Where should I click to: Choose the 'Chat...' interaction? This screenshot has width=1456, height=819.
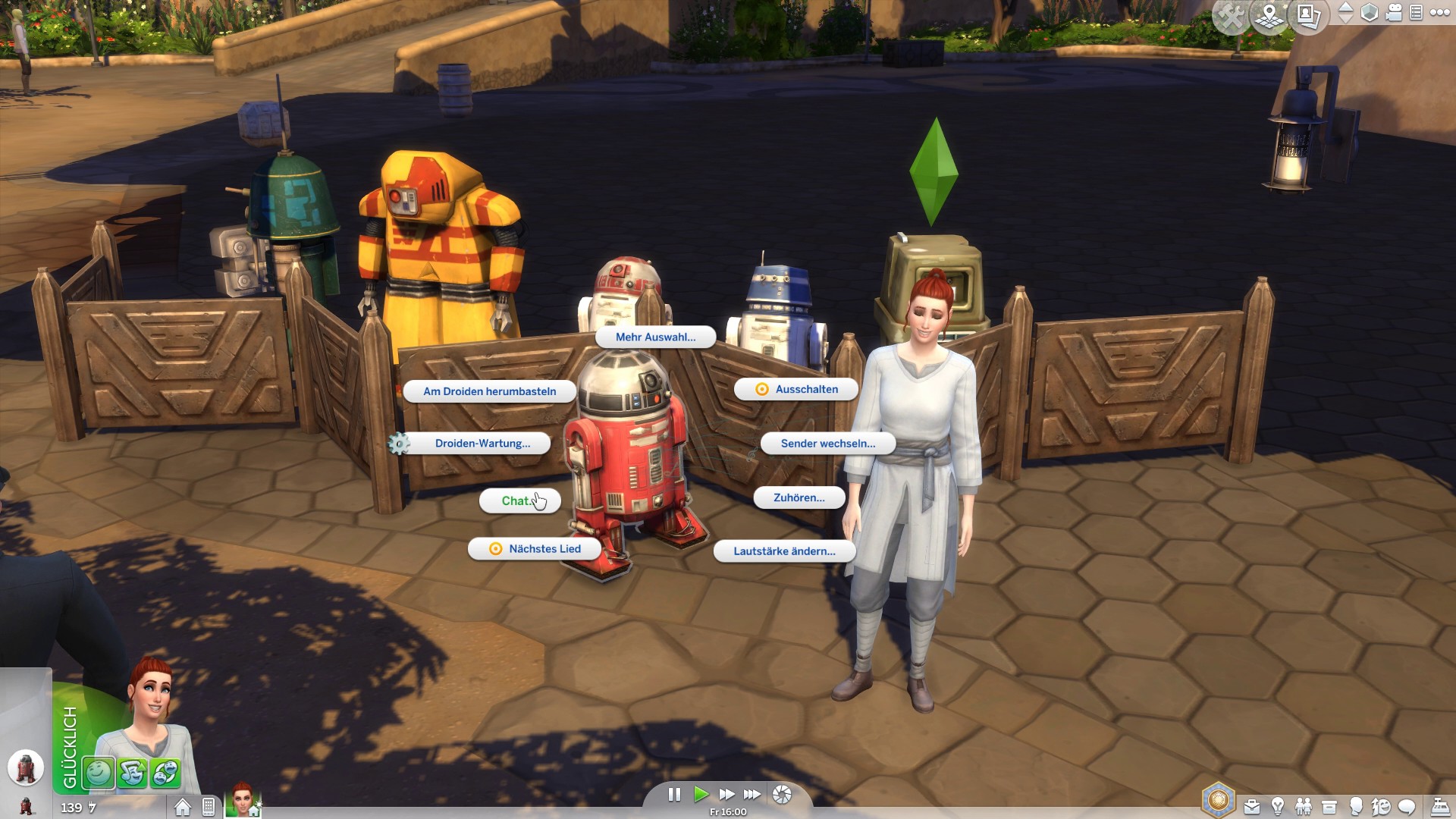pyautogui.click(x=519, y=501)
